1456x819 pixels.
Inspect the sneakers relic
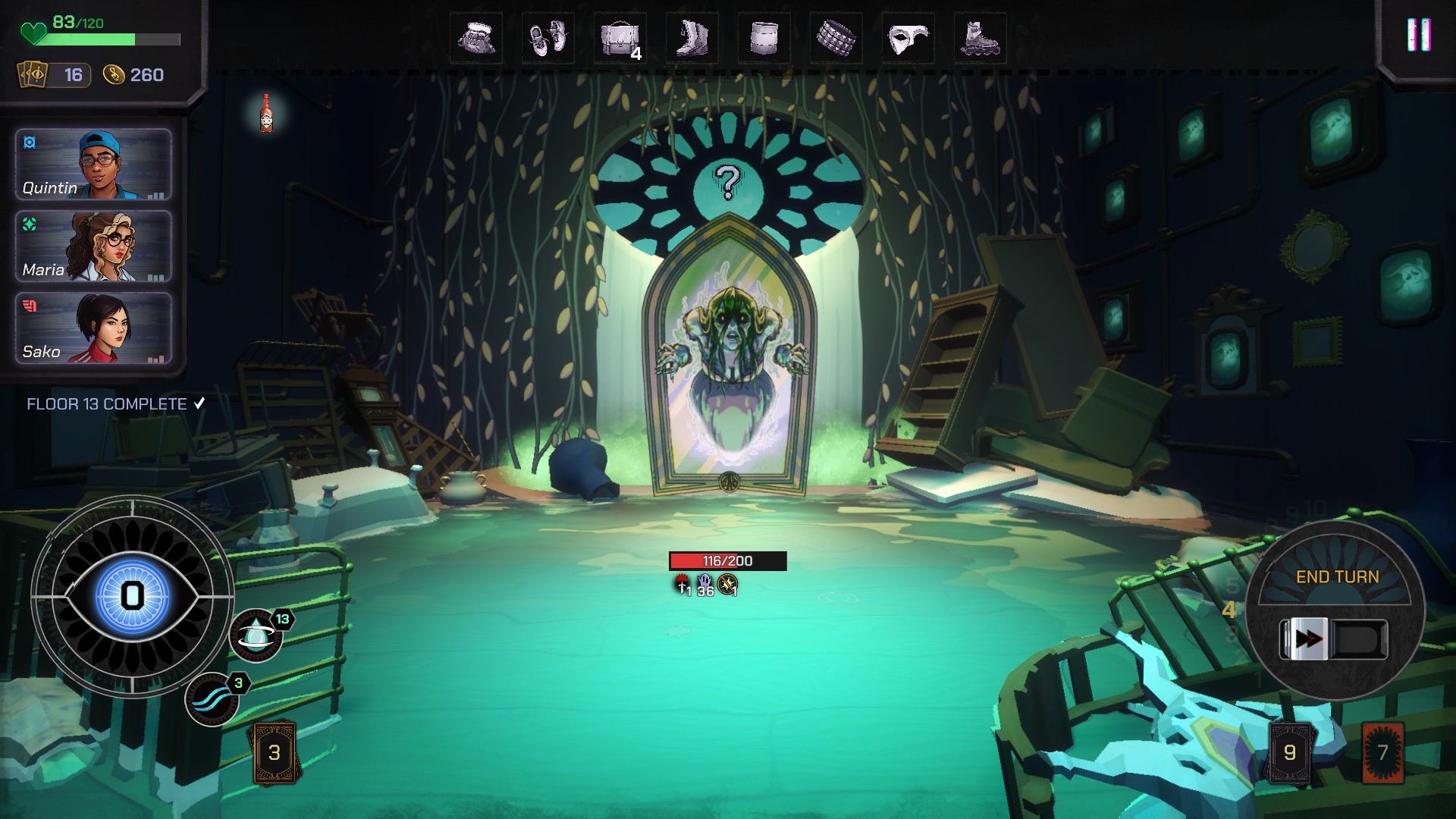(x=548, y=38)
